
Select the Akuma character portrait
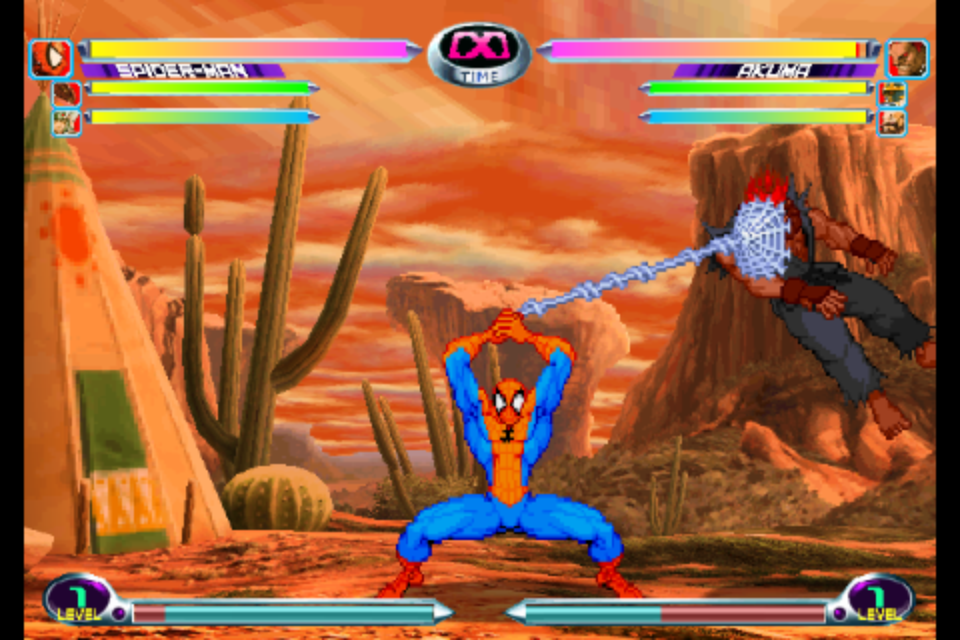click(x=906, y=59)
